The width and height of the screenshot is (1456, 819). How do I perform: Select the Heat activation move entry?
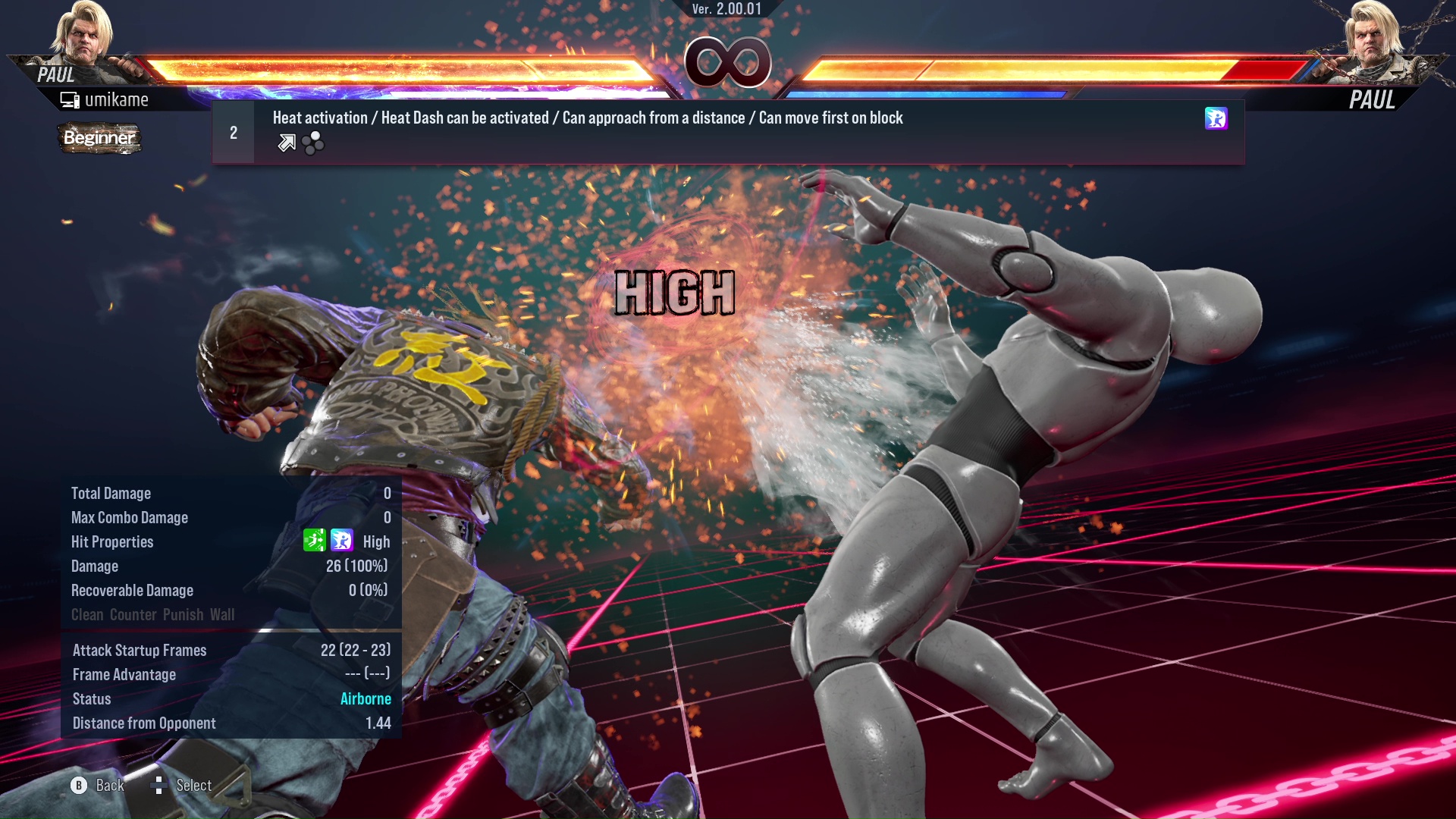tap(728, 132)
